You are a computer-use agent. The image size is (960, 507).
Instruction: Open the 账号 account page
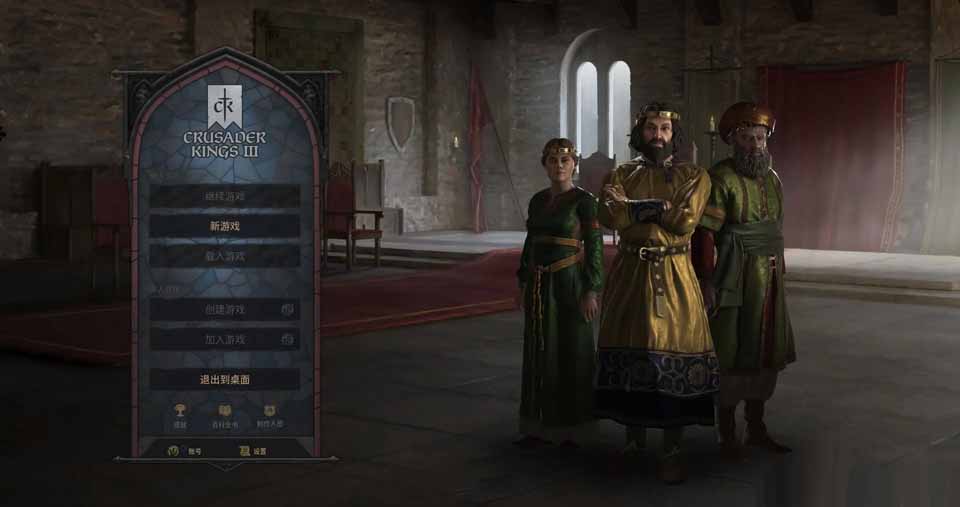pos(183,451)
